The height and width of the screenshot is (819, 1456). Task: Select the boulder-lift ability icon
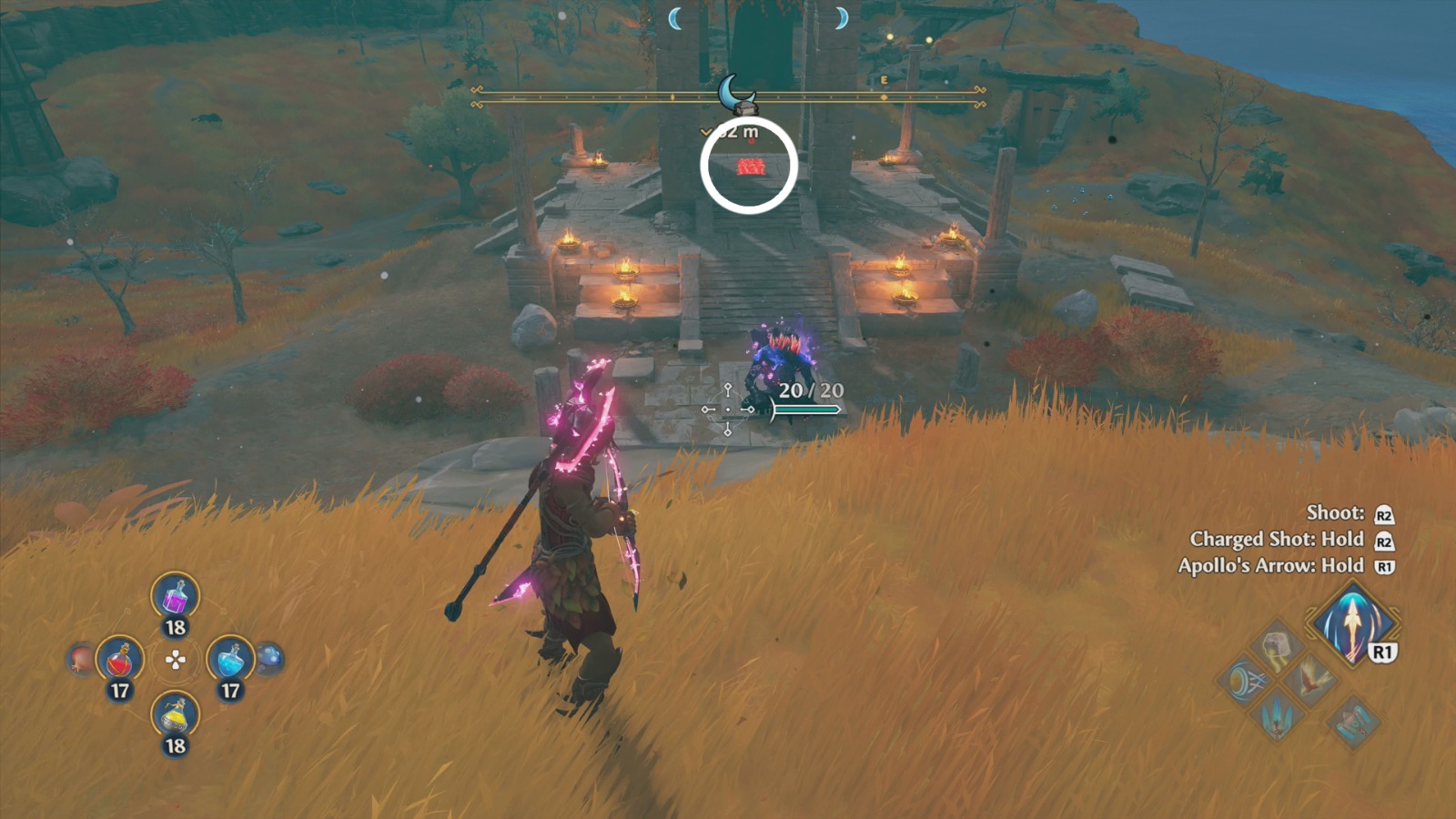(1276, 646)
